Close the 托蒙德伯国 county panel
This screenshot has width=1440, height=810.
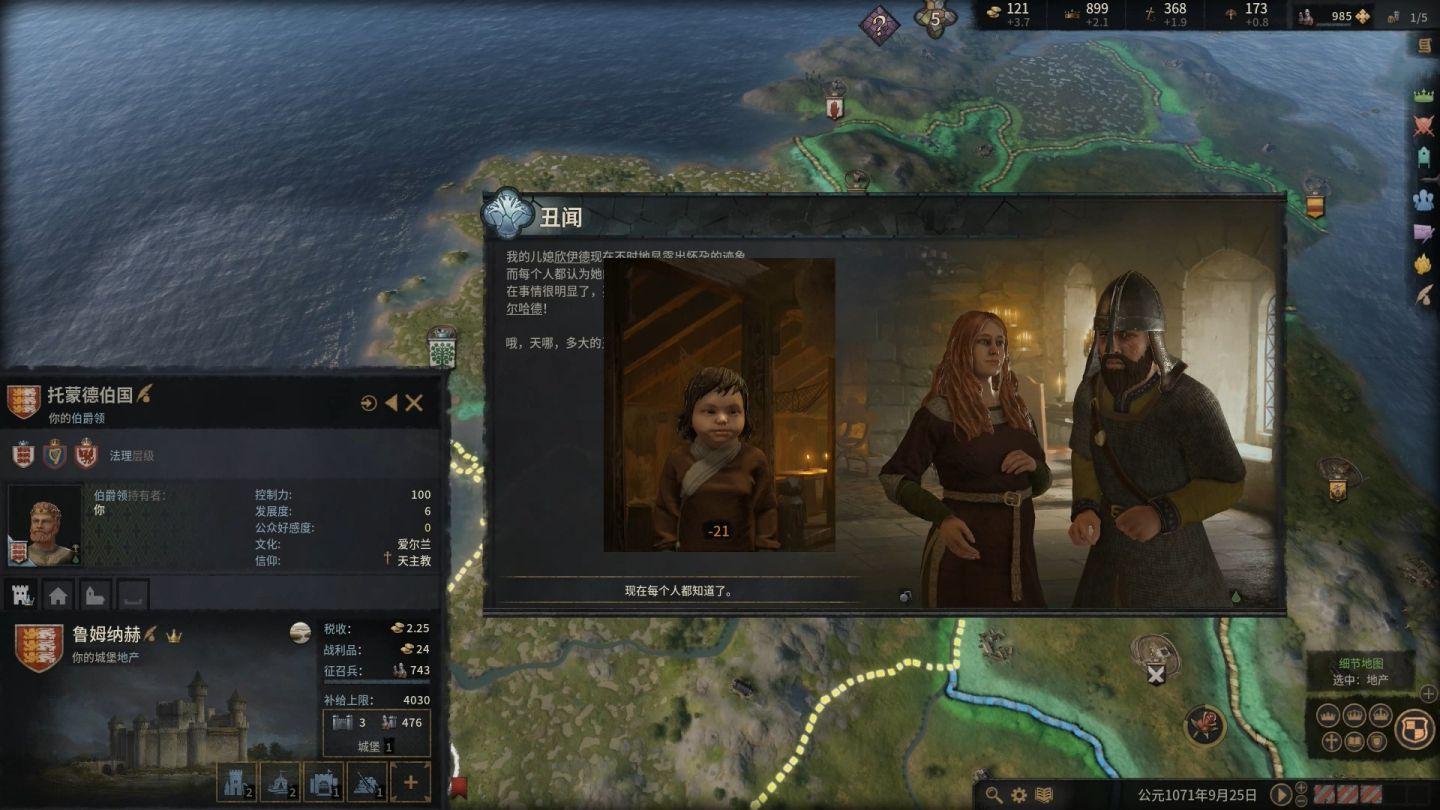pos(414,403)
